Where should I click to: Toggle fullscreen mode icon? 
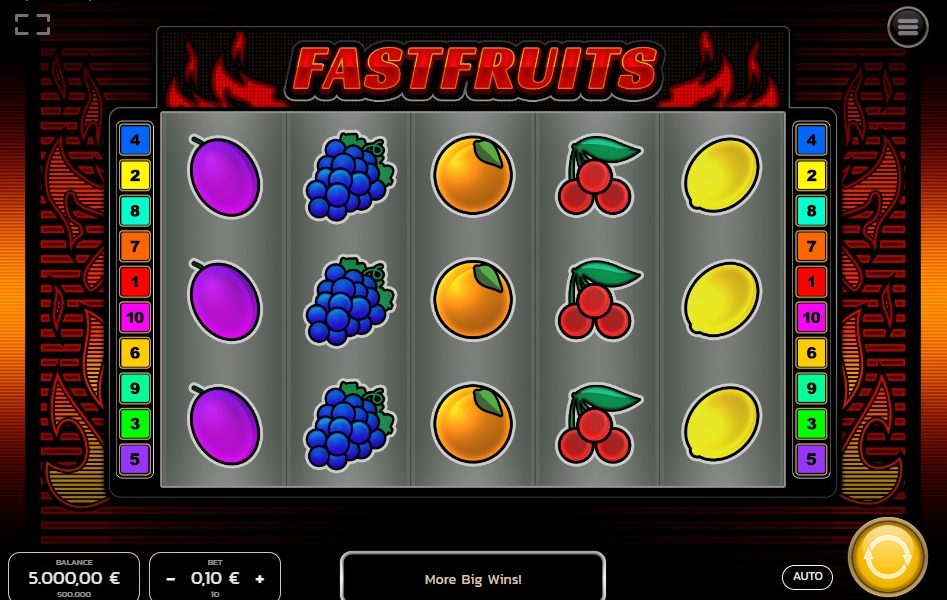pyautogui.click(x=32, y=24)
